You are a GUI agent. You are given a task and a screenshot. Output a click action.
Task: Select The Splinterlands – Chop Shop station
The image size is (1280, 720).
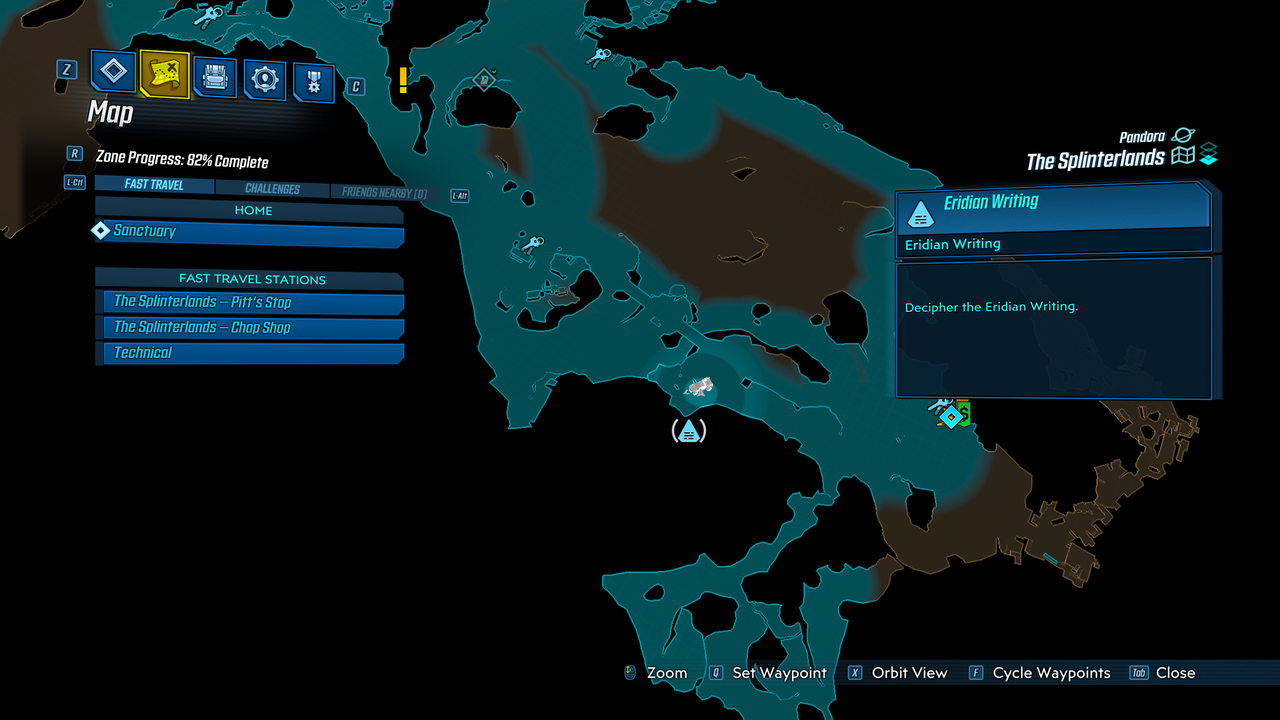[x=250, y=328]
